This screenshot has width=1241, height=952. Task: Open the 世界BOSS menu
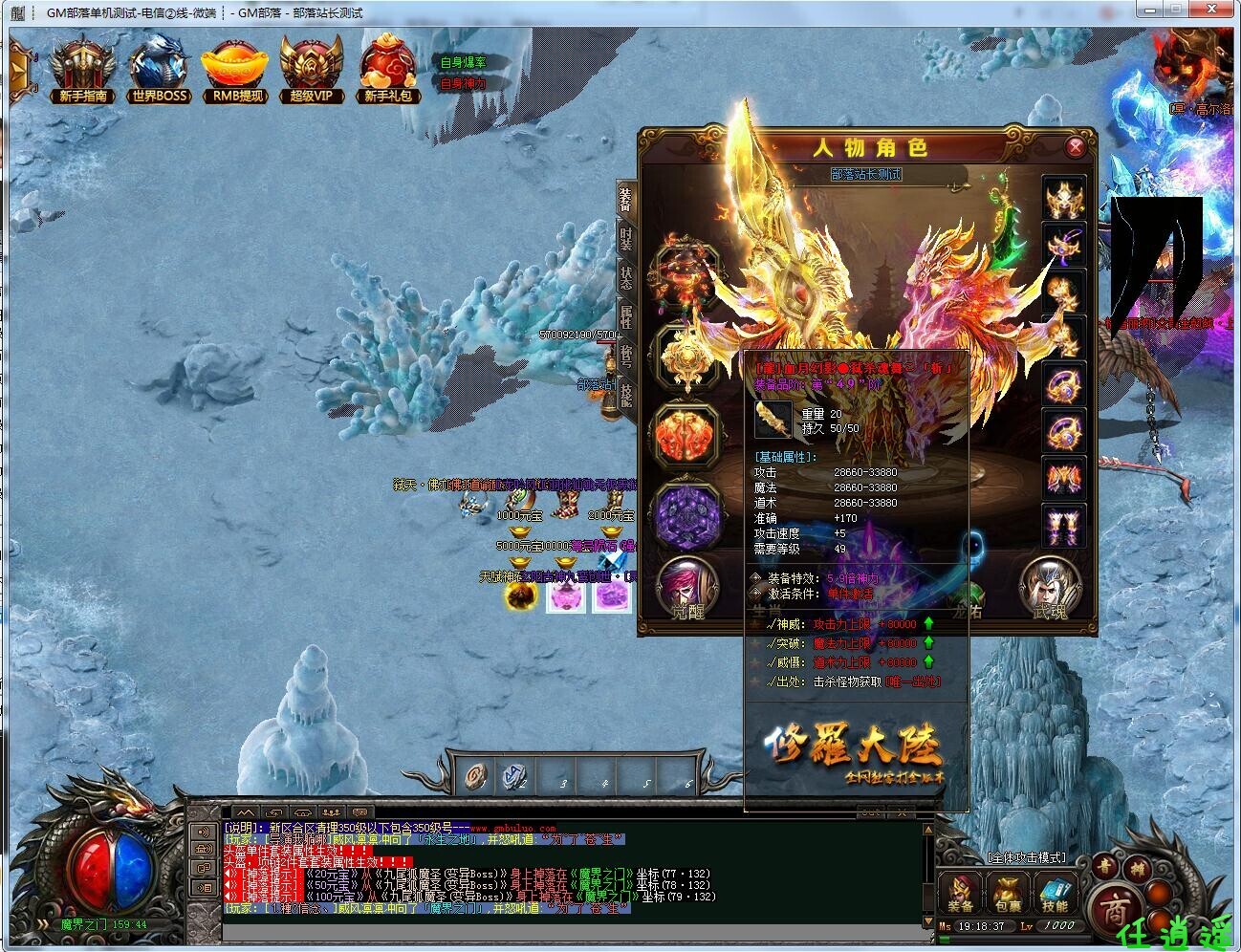pos(161,71)
